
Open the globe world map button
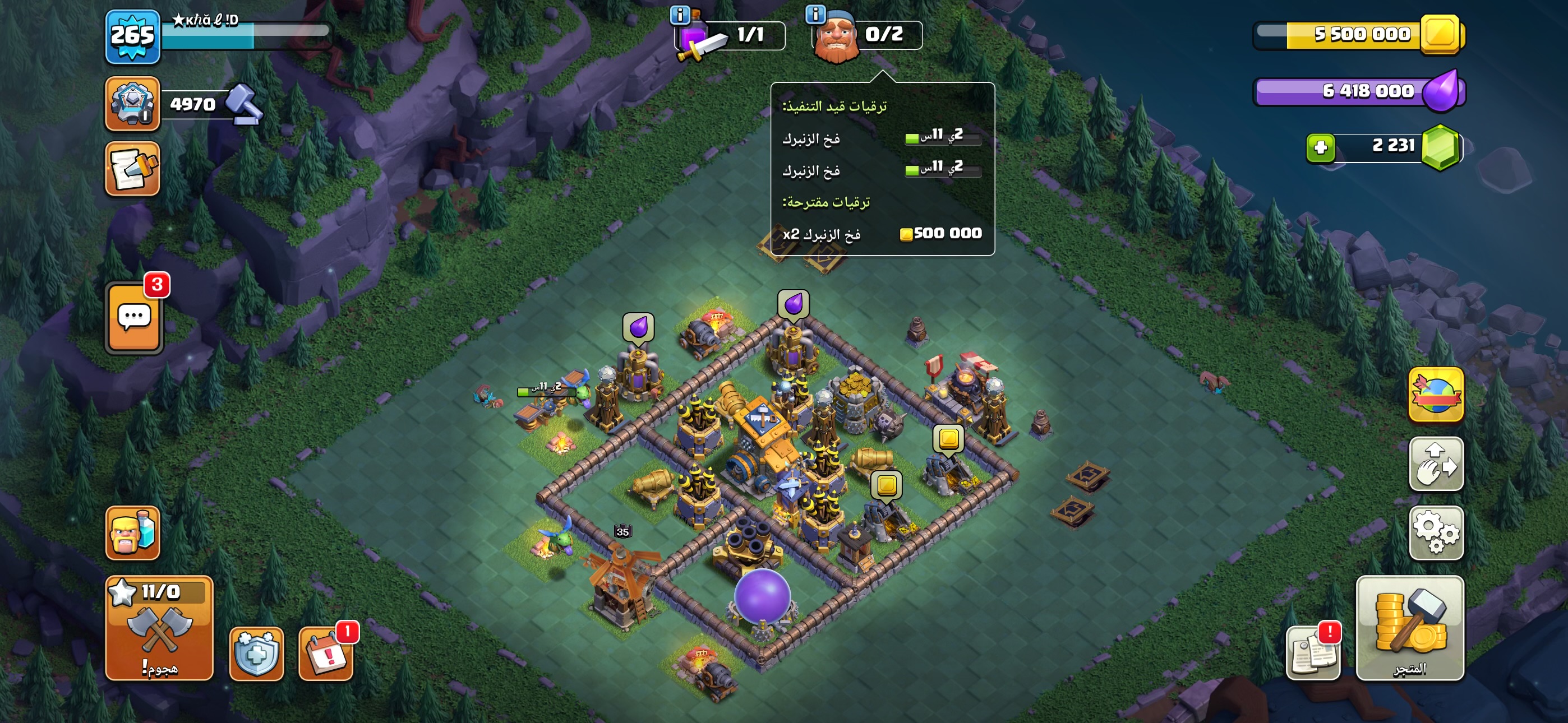tap(1435, 395)
